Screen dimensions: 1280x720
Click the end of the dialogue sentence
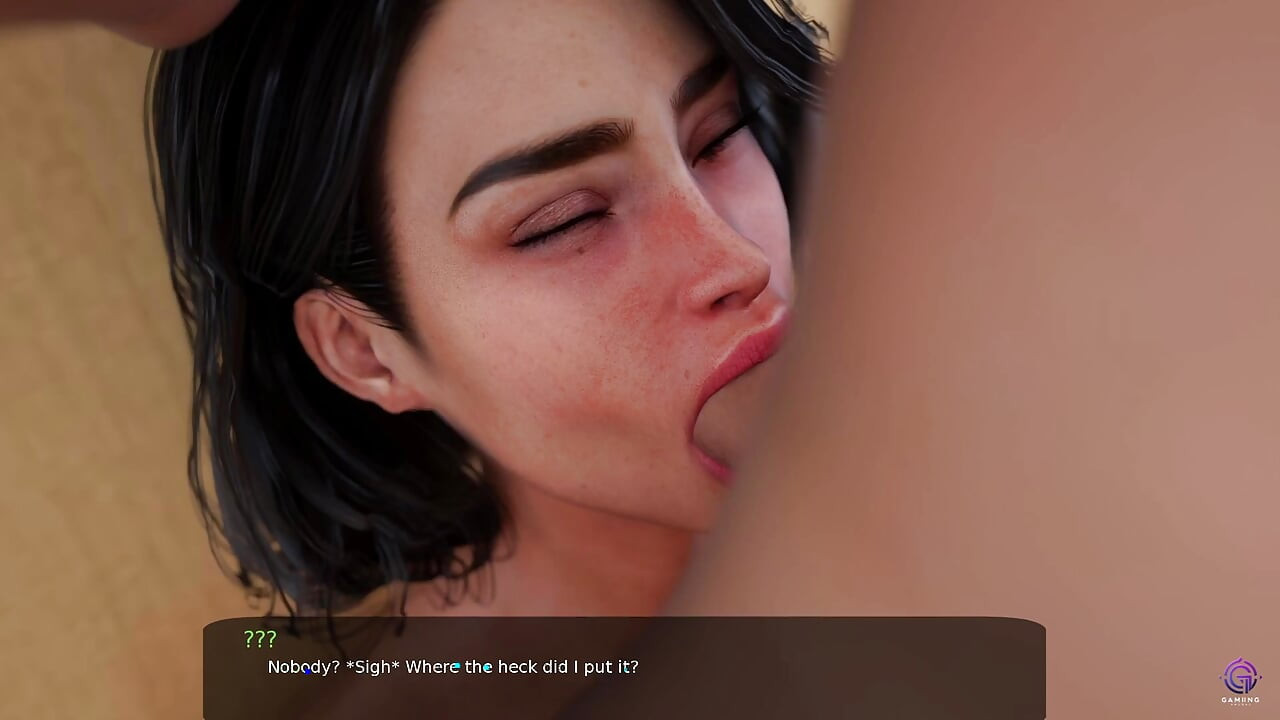[x=630, y=667]
